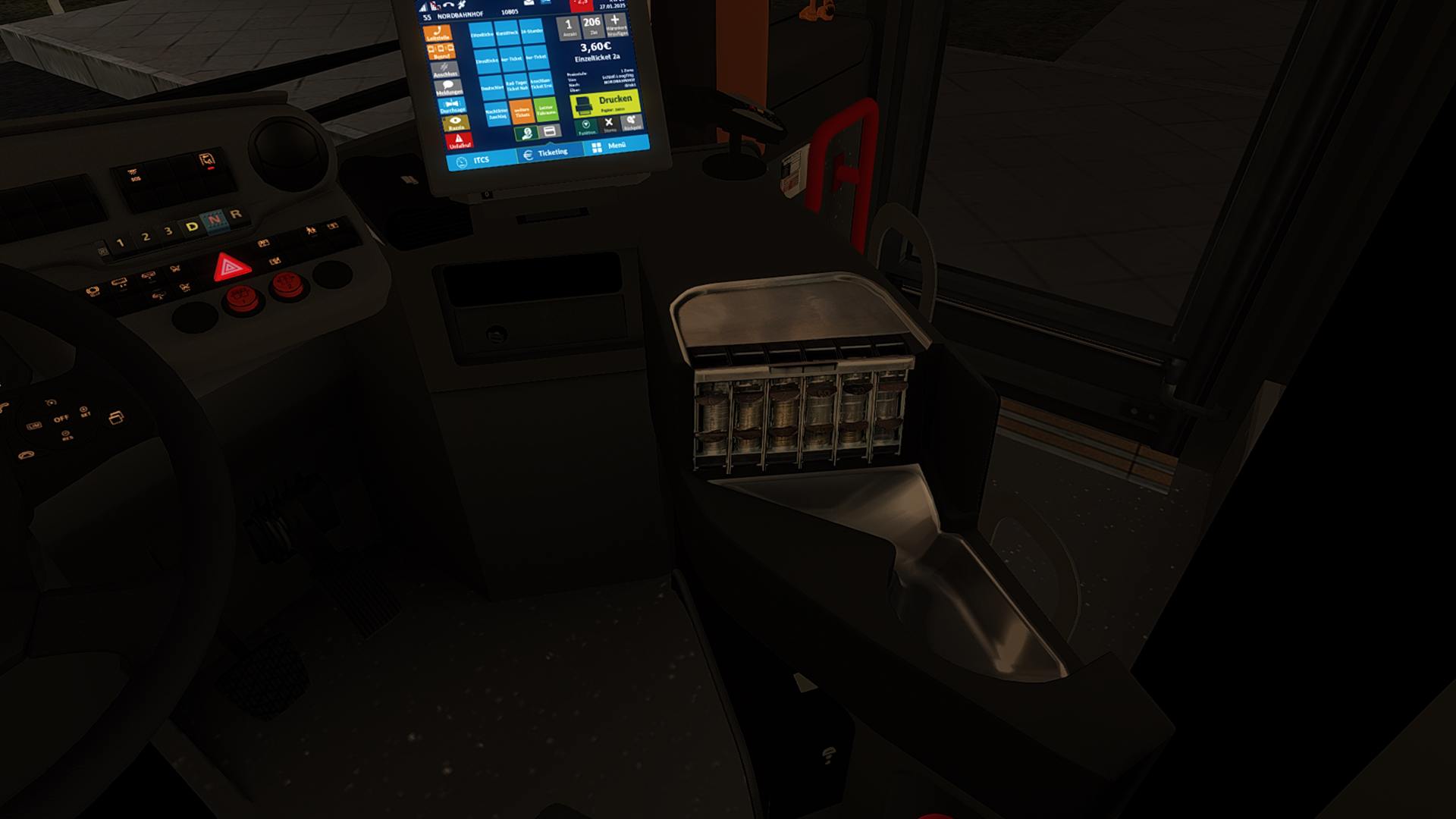Open the Menü tab
Screen dimensions: 1456x819
[610, 146]
